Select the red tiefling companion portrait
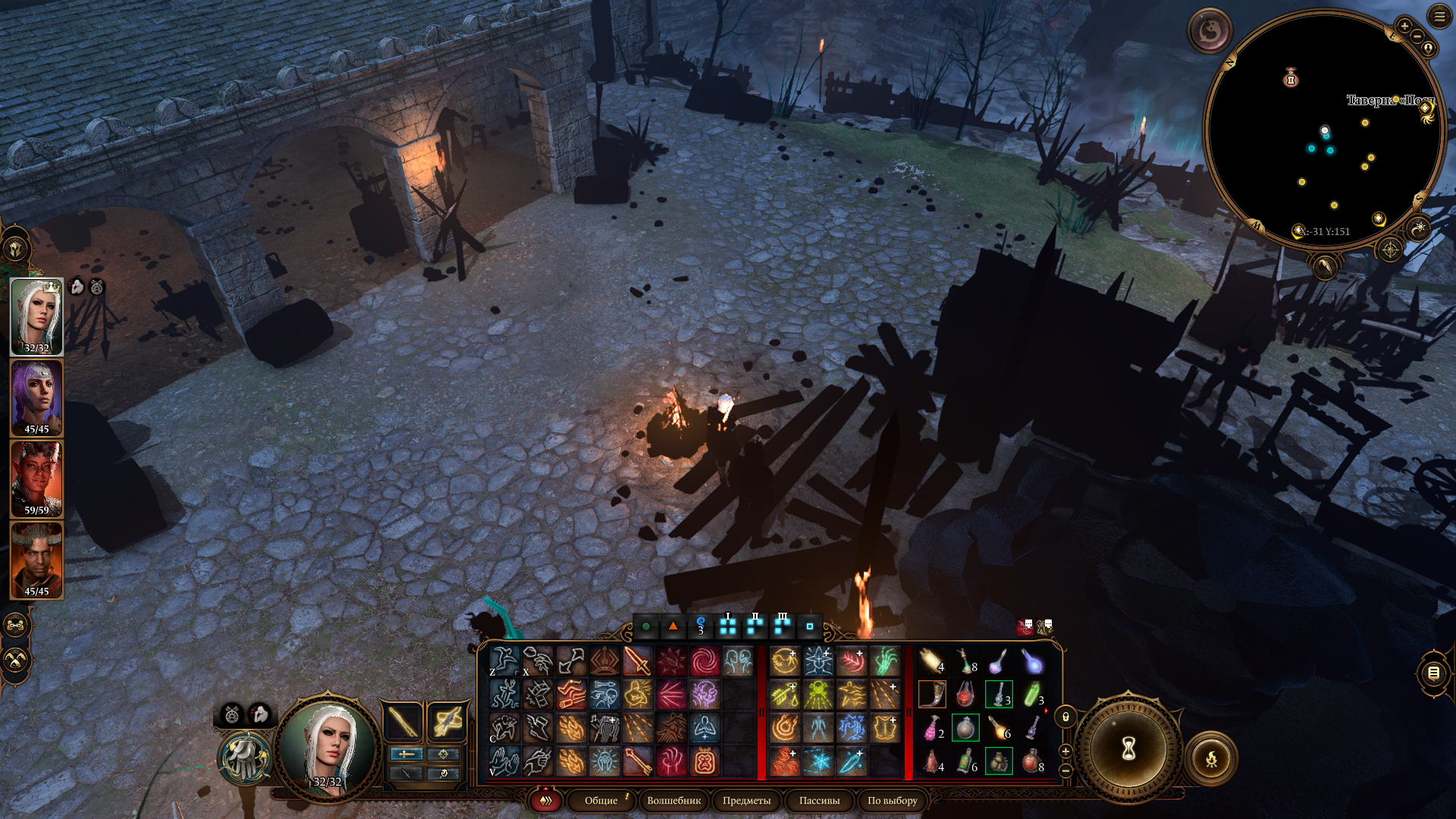 [x=36, y=479]
